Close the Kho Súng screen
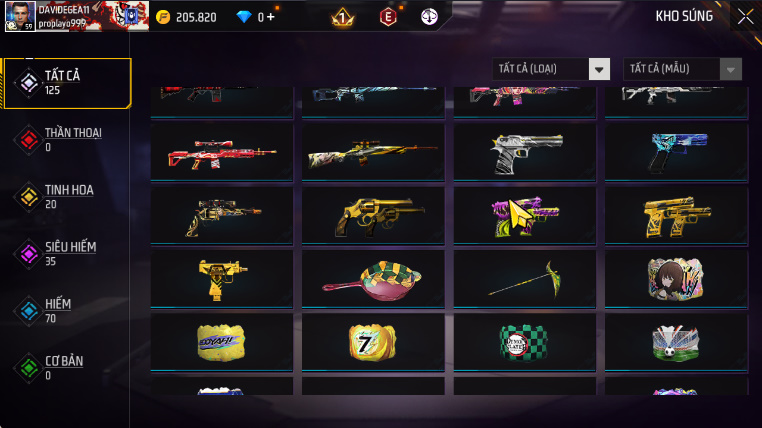 click(x=745, y=16)
